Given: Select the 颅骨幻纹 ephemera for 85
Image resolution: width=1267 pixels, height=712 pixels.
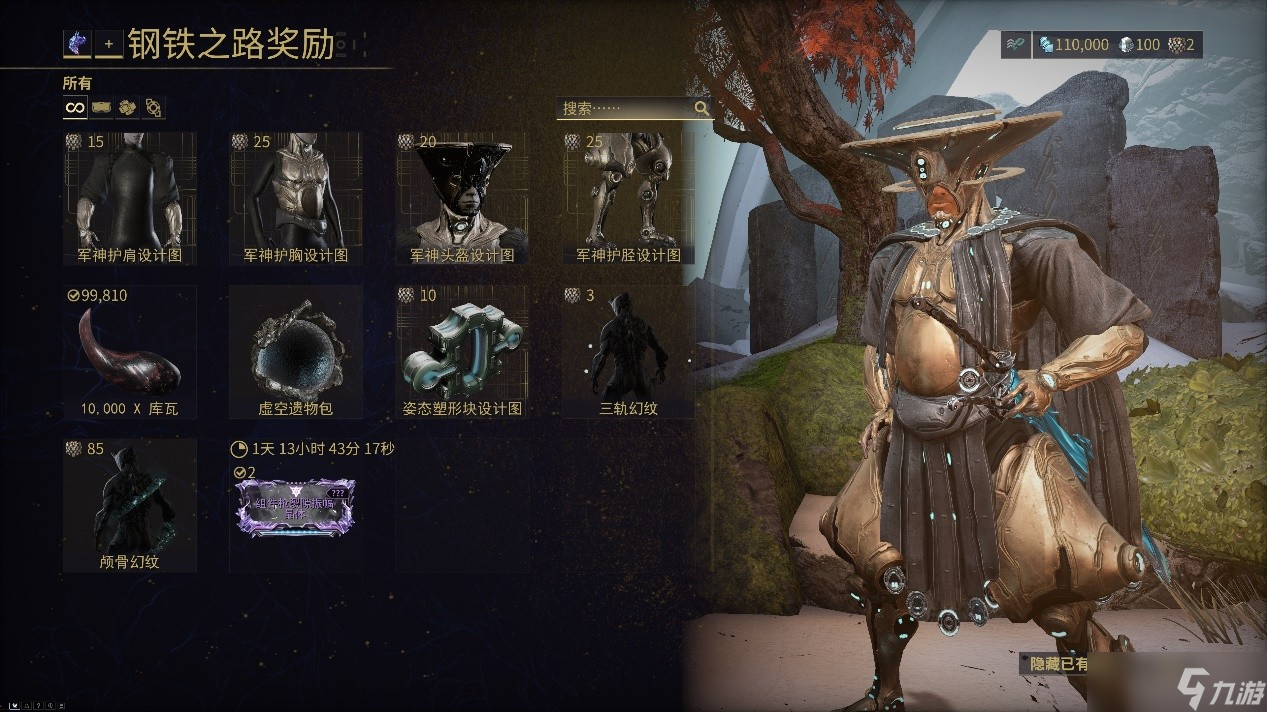Looking at the screenshot, I should pyautogui.click(x=129, y=505).
